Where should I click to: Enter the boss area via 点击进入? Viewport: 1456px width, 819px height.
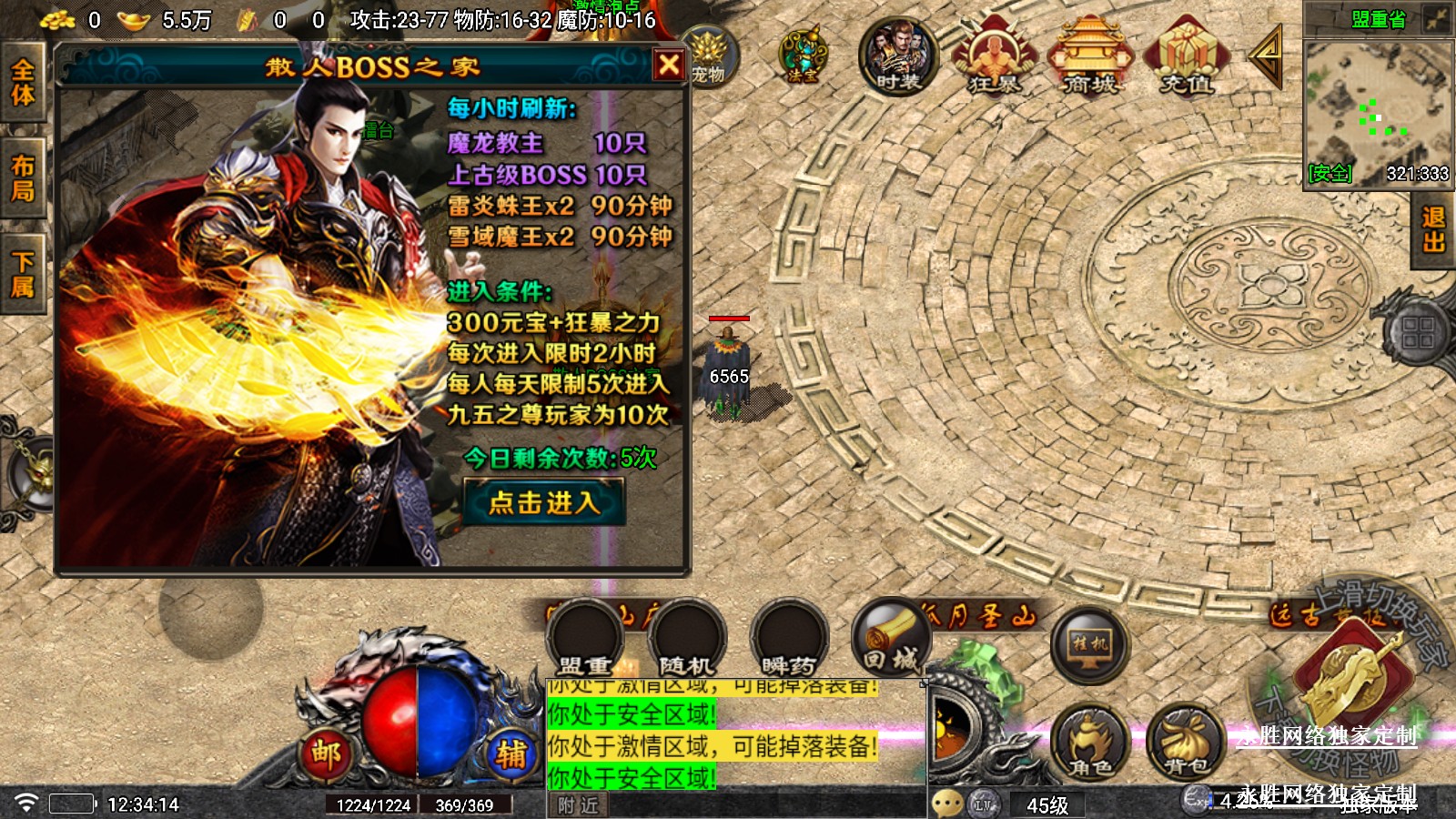tap(544, 502)
